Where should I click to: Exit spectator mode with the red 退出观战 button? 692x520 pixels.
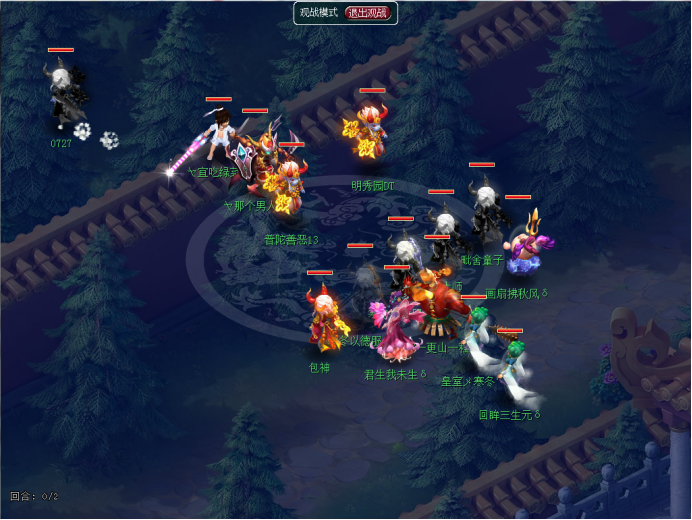click(x=369, y=13)
